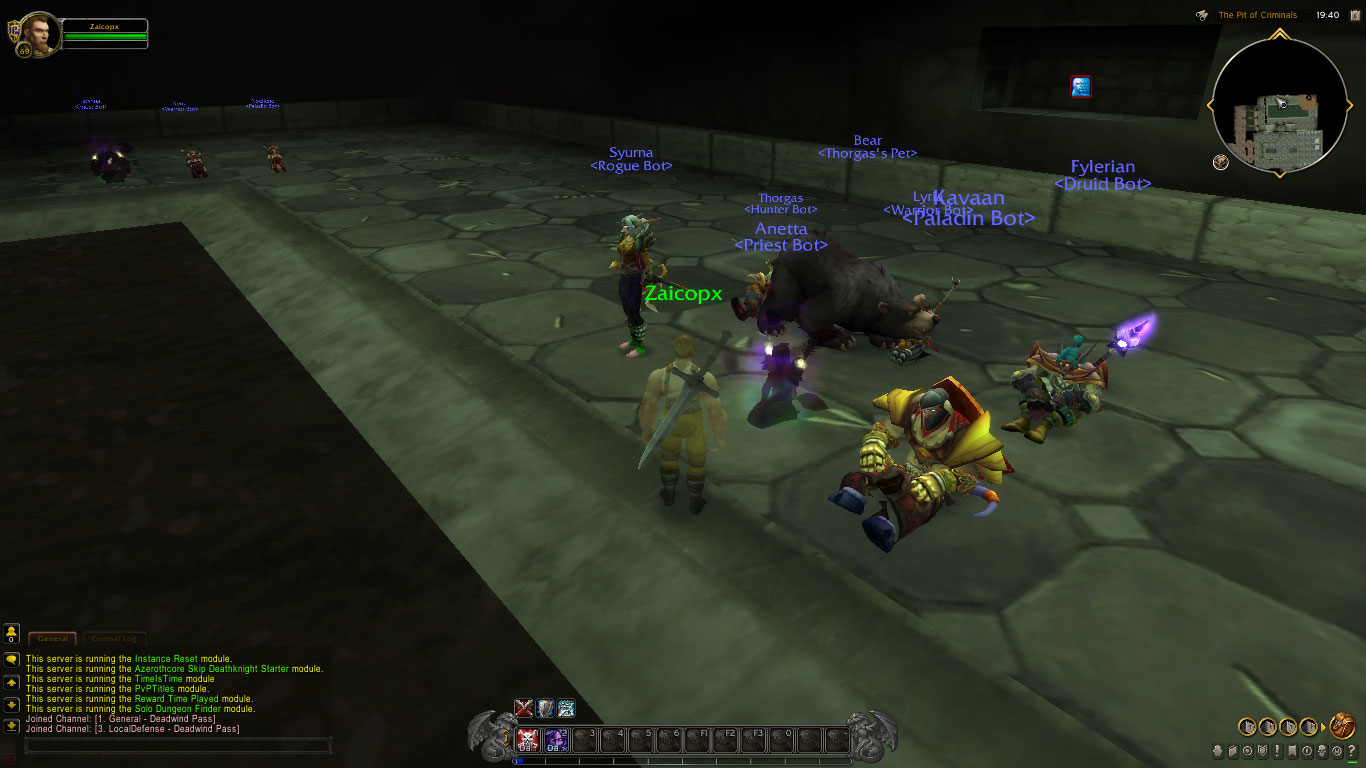Open the character info micro menu icon
The height and width of the screenshot is (768, 1366).
pyautogui.click(x=1218, y=752)
